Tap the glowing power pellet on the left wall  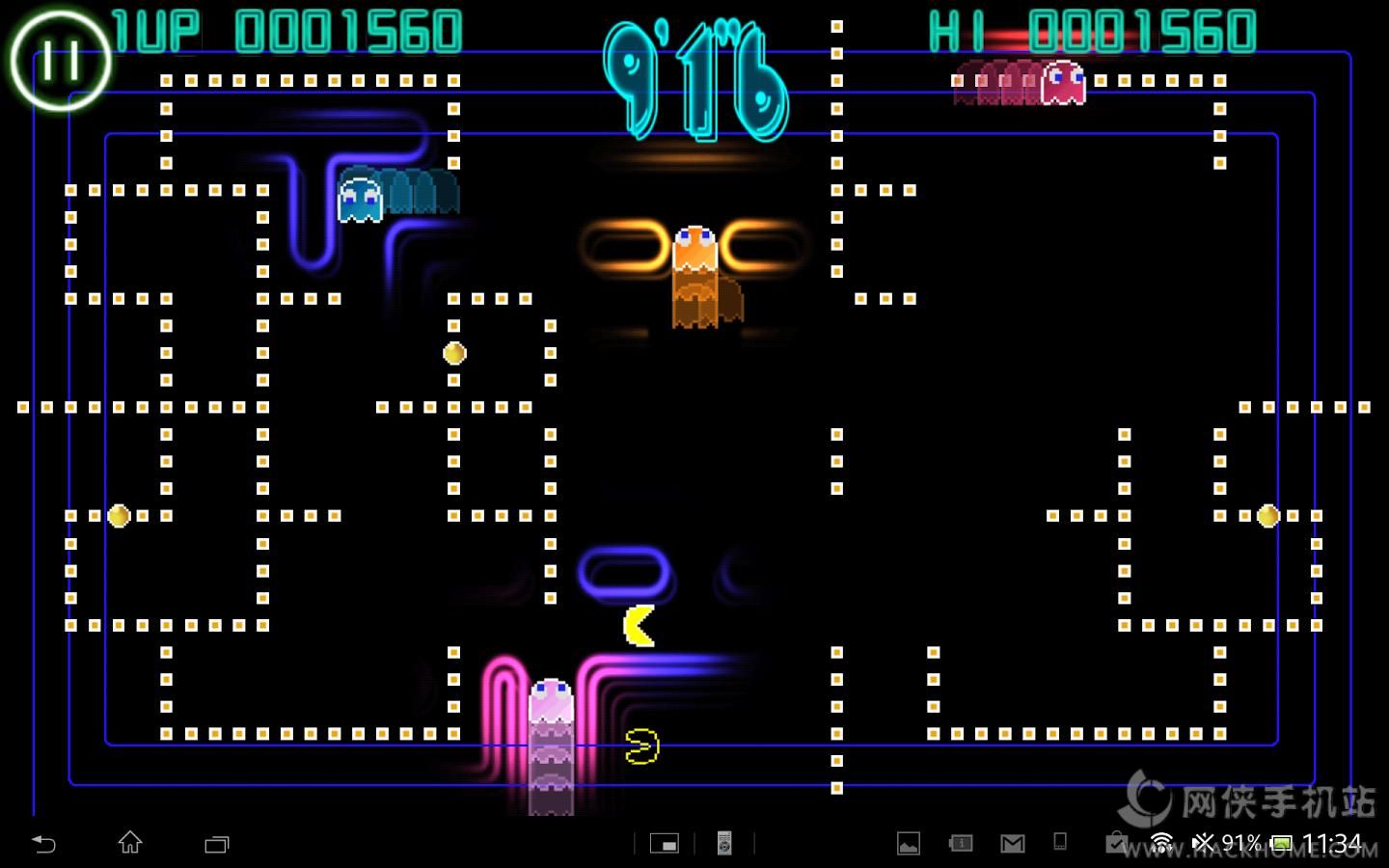(119, 517)
